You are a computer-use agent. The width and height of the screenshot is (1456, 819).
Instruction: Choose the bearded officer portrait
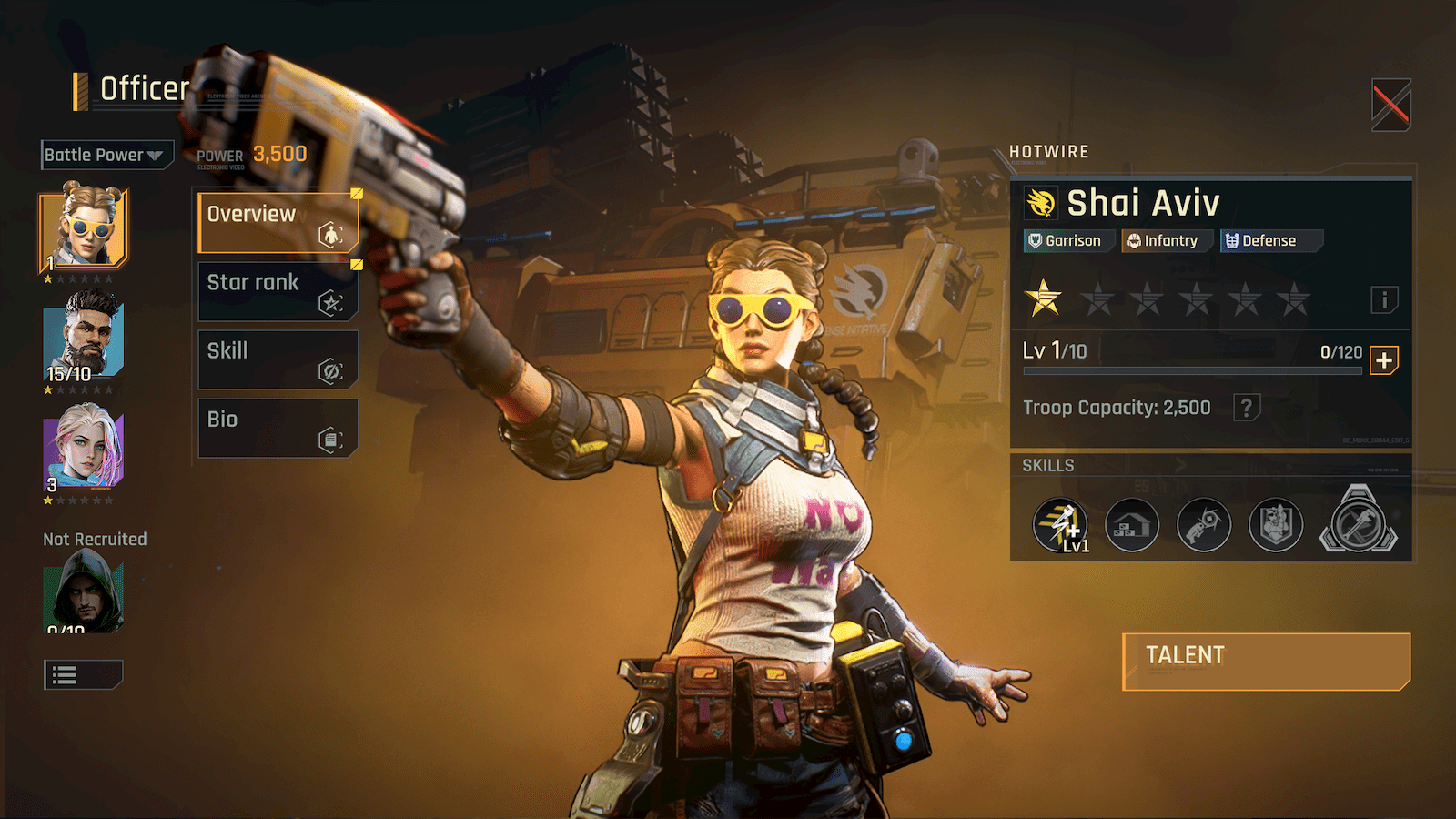pyautogui.click(x=84, y=339)
